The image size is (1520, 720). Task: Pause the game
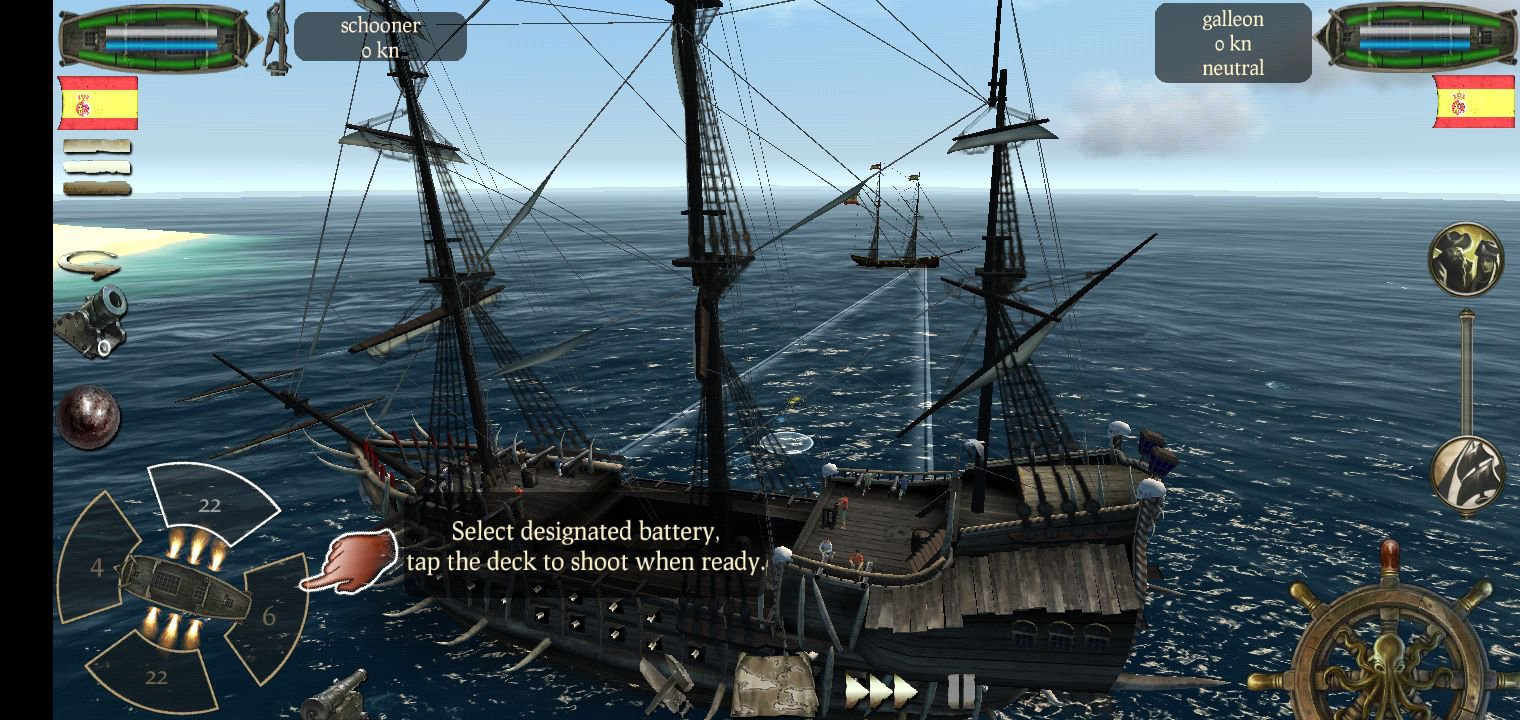pos(961,690)
